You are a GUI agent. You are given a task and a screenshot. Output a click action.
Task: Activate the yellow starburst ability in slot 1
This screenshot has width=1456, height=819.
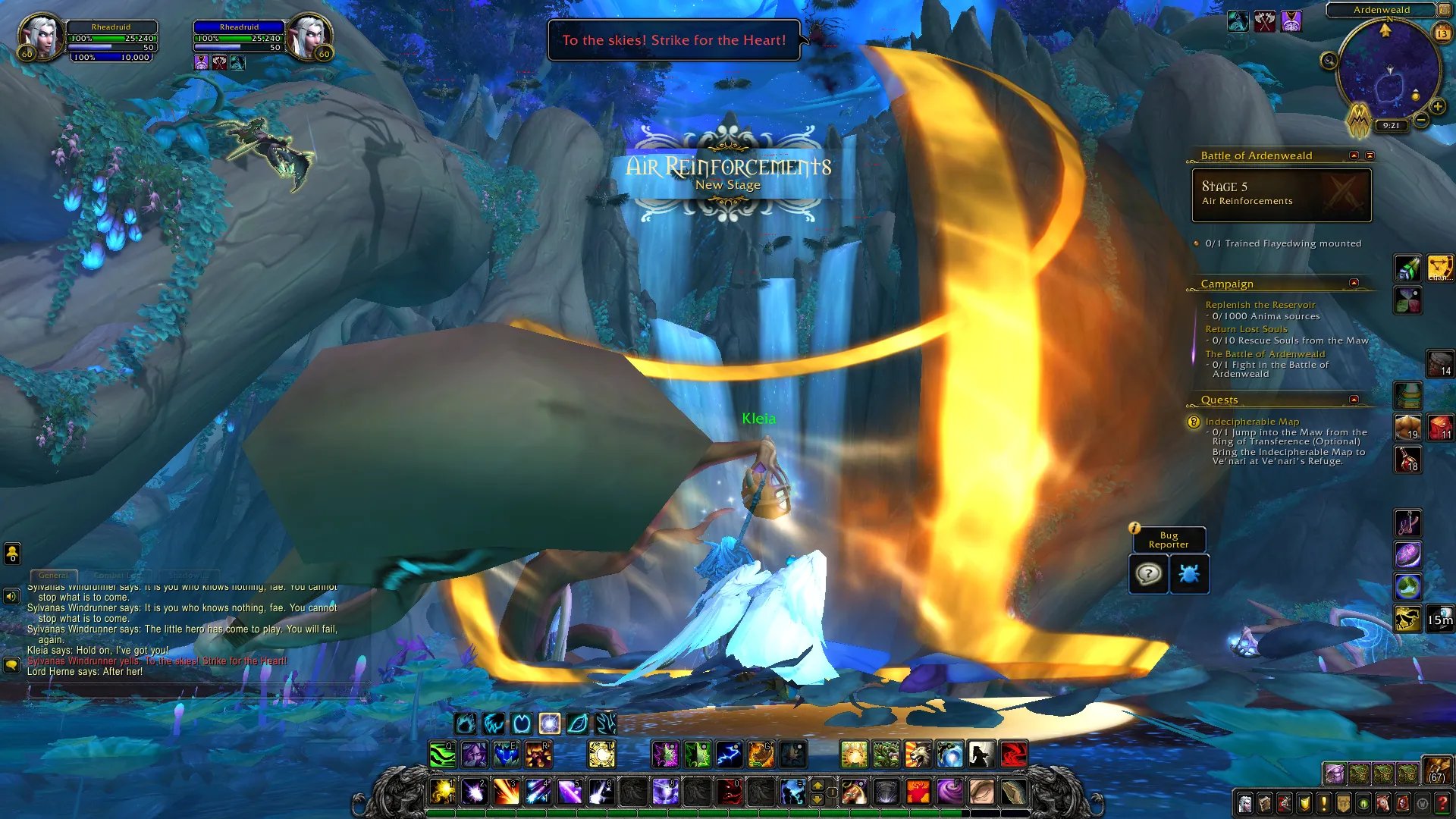(443, 792)
